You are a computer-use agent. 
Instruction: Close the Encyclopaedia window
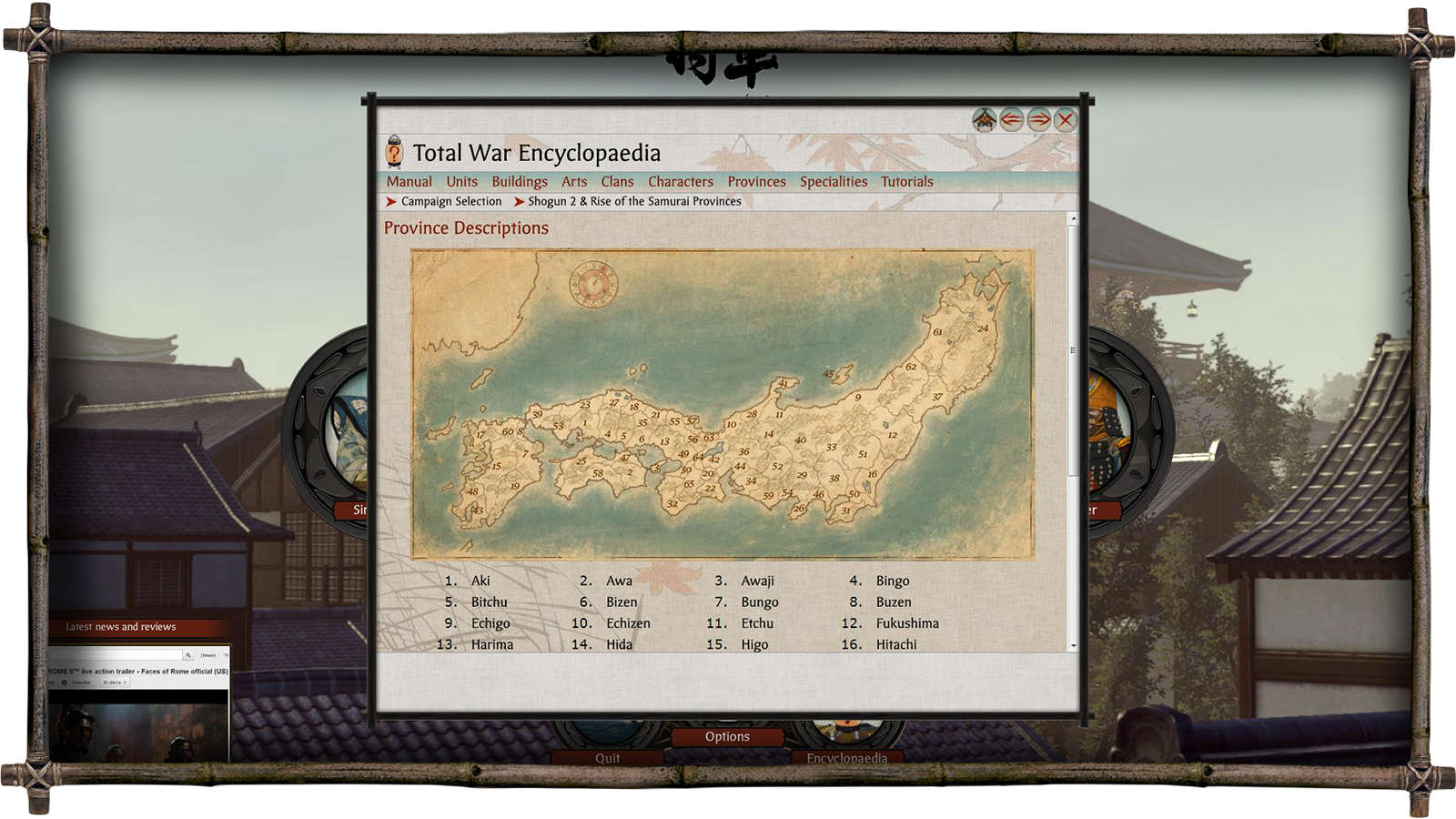point(1066,120)
